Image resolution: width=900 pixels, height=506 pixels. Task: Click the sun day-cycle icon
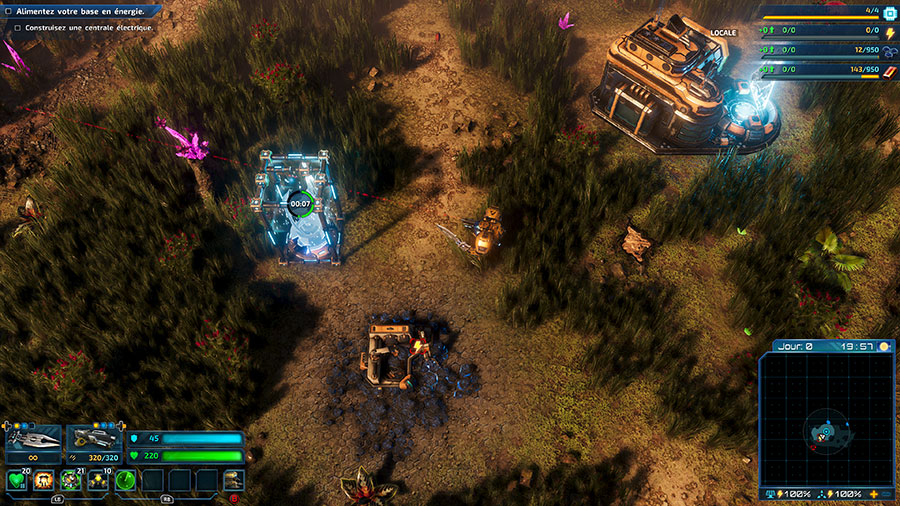(x=884, y=347)
